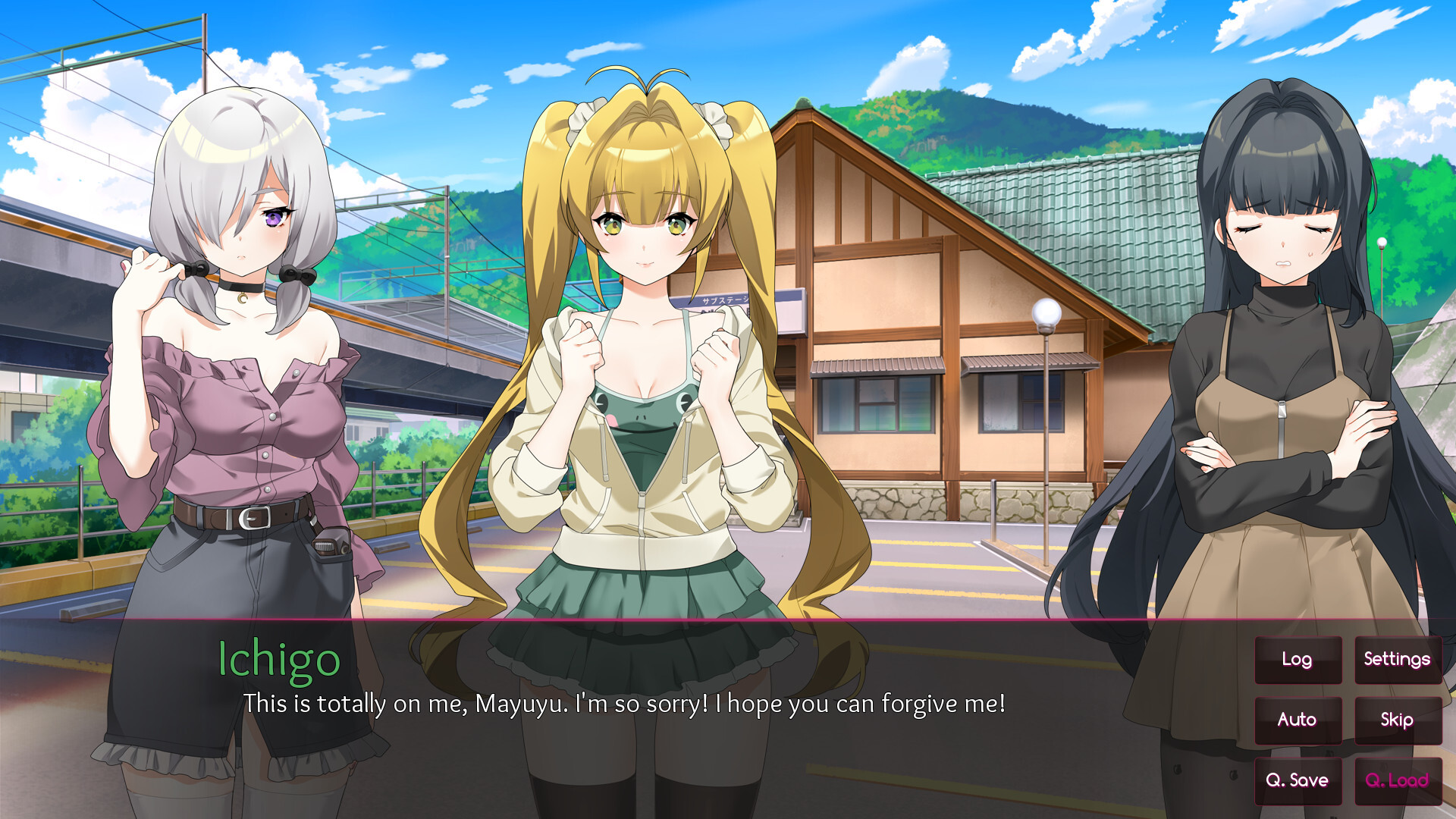The height and width of the screenshot is (819, 1456).
Task: Quick load with Q. Load
Action: 1397,780
